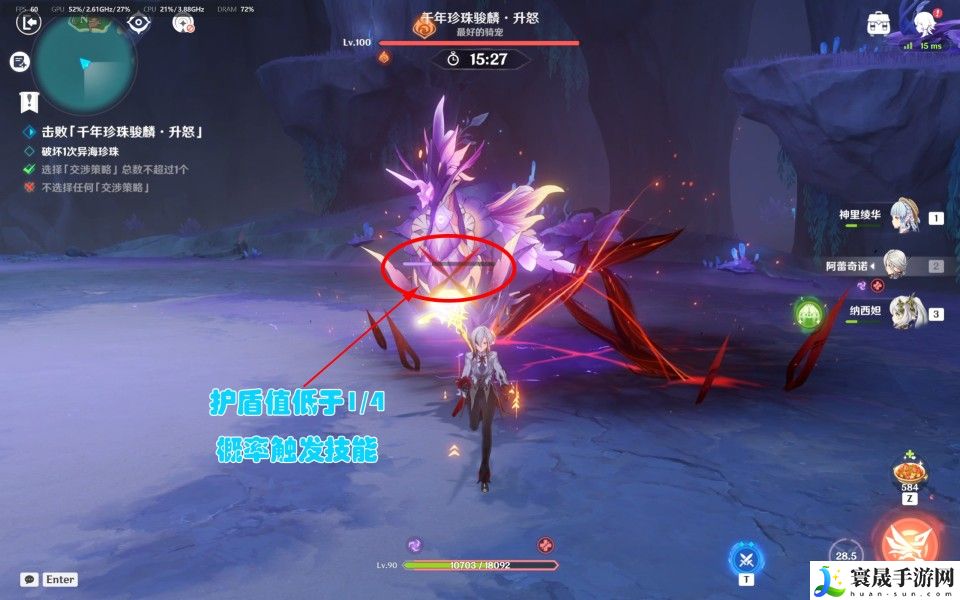The image size is (960, 600).
Task: Click the disabled co-op icon beside the eye
Action: coord(184,22)
